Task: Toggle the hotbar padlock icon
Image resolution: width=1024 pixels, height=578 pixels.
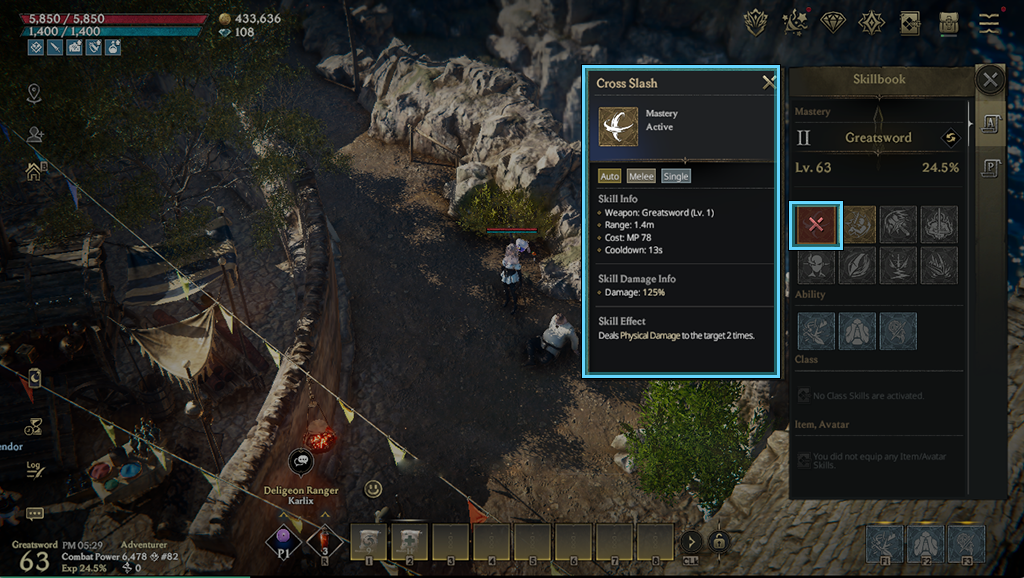Action: (x=718, y=542)
